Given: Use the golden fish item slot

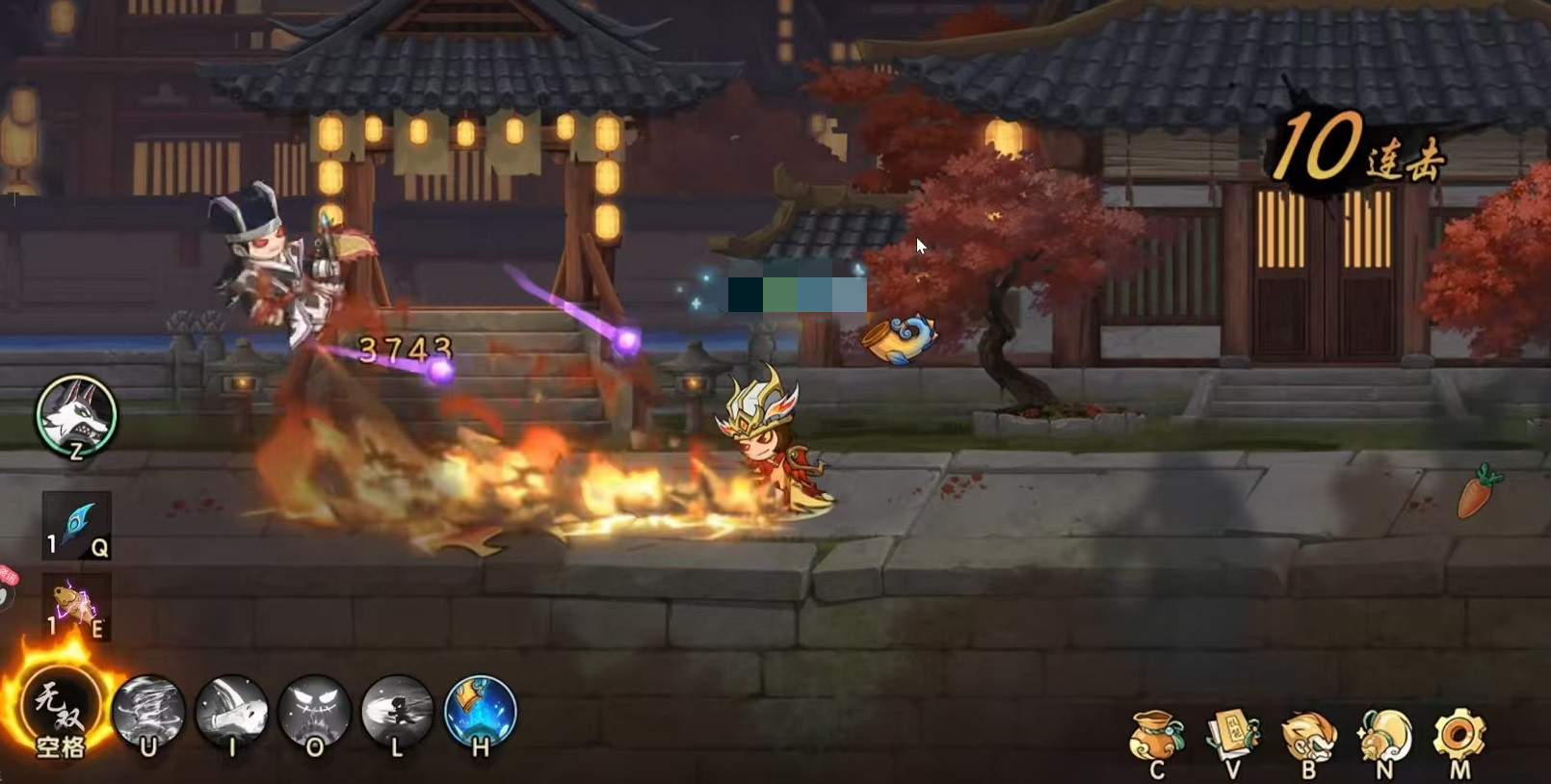Looking at the screenshot, I should click(76, 606).
